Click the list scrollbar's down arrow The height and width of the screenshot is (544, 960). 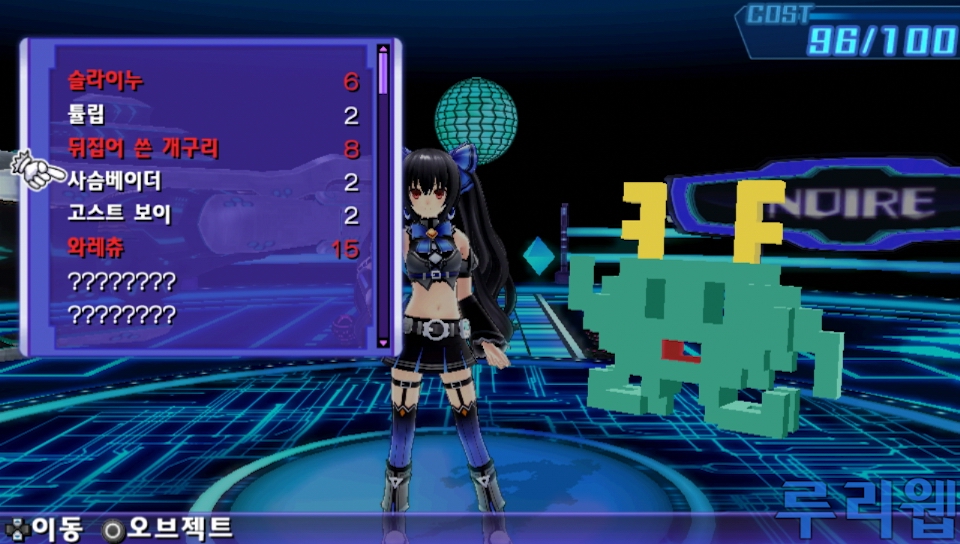(383, 343)
